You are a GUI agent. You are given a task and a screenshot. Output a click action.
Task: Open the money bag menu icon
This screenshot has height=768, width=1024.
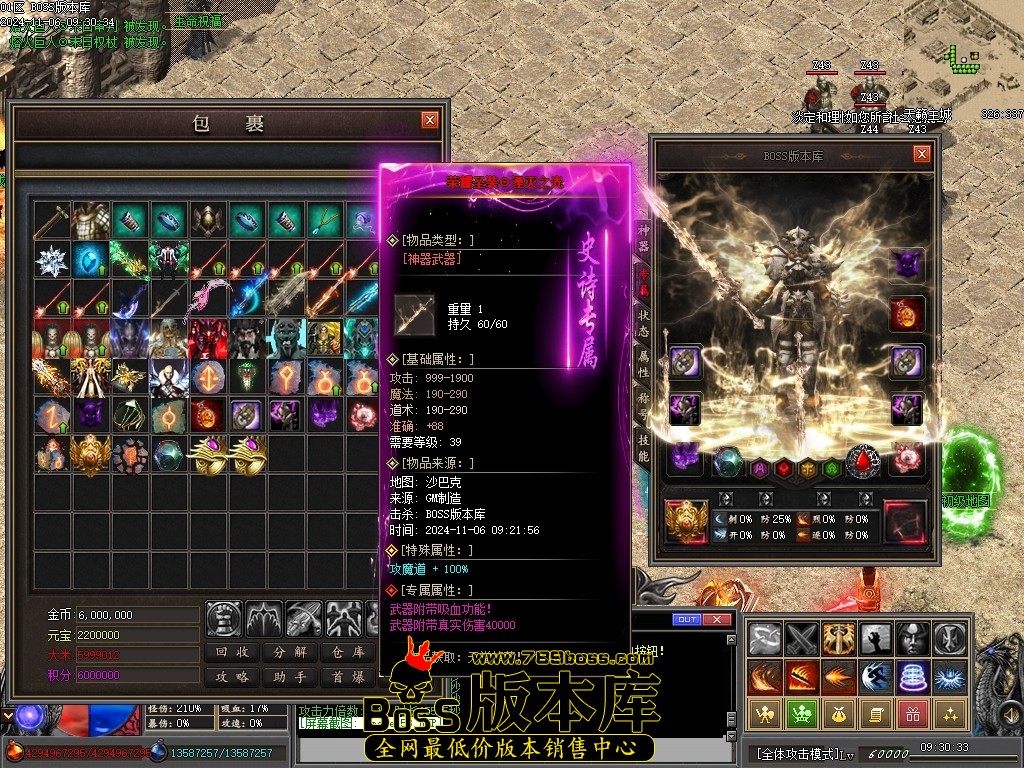[x=836, y=713]
